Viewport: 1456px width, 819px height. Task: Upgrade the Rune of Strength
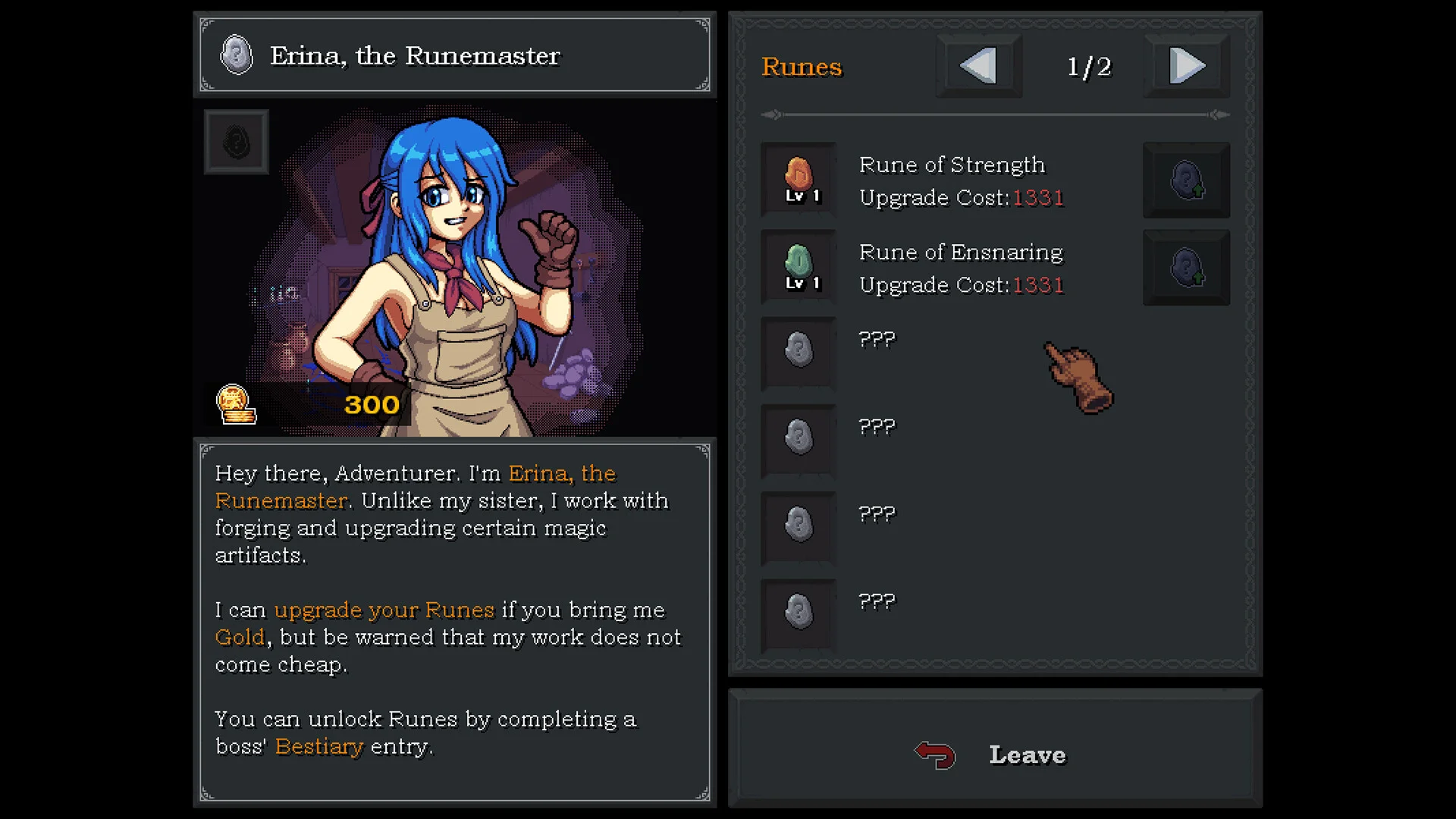pyautogui.click(x=1186, y=180)
